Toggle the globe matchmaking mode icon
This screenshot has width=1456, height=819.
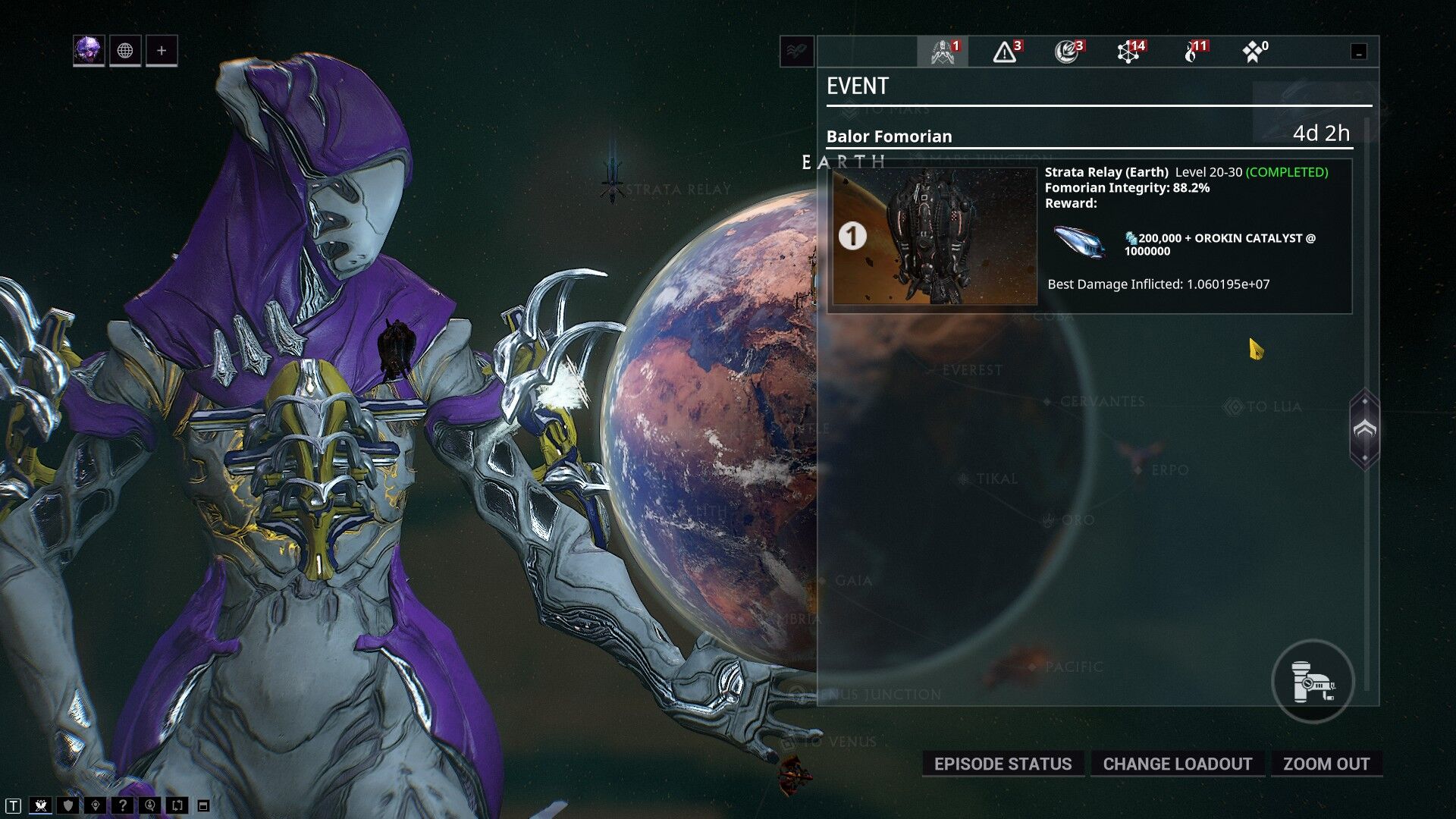(125, 51)
